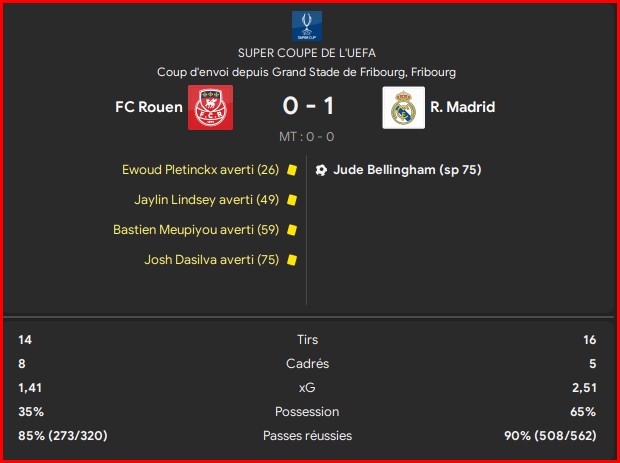
Task: Open the R. Madrid club name link
Action: click(x=462, y=107)
